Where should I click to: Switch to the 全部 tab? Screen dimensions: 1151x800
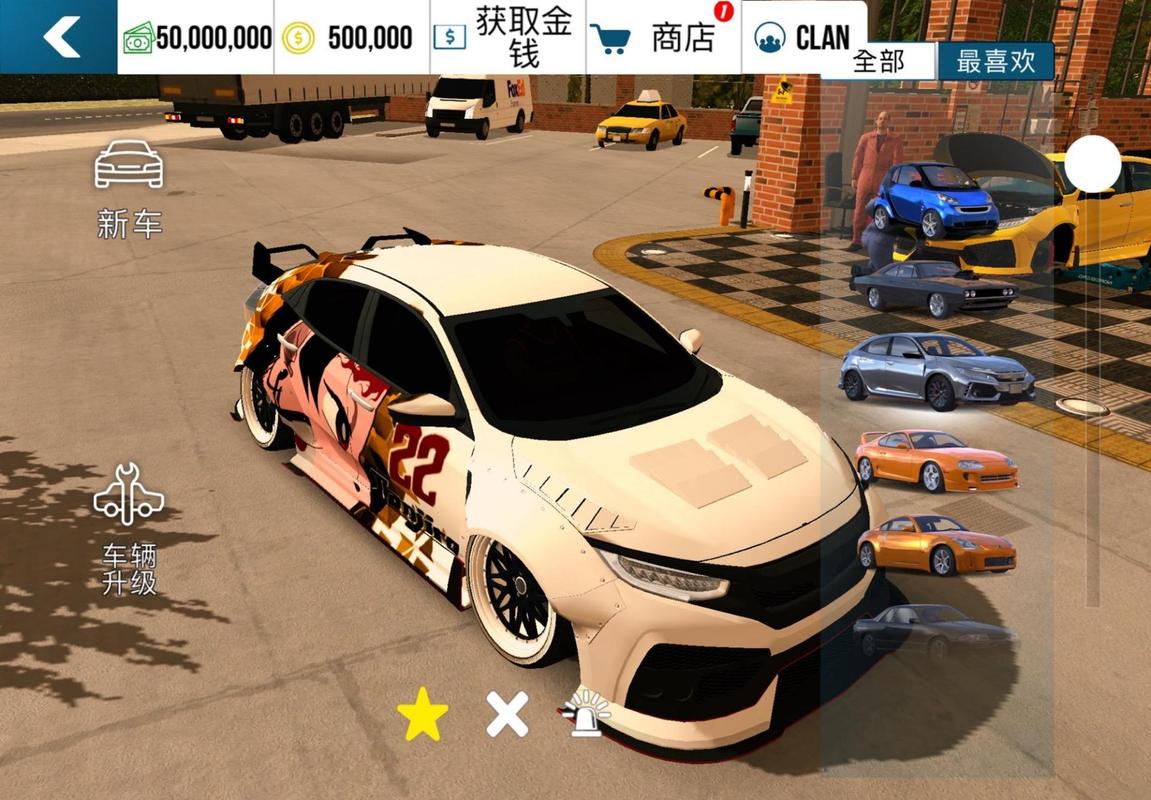(878, 61)
